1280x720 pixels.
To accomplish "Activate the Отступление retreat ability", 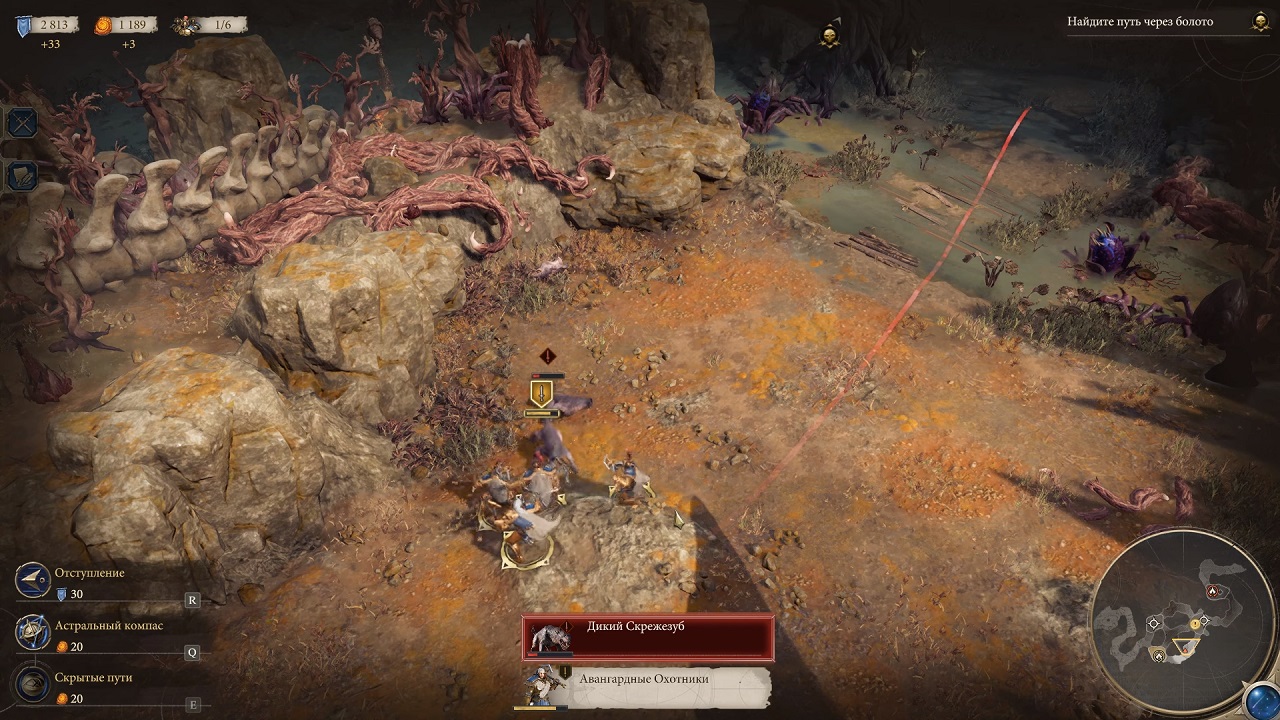I will (34, 581).
